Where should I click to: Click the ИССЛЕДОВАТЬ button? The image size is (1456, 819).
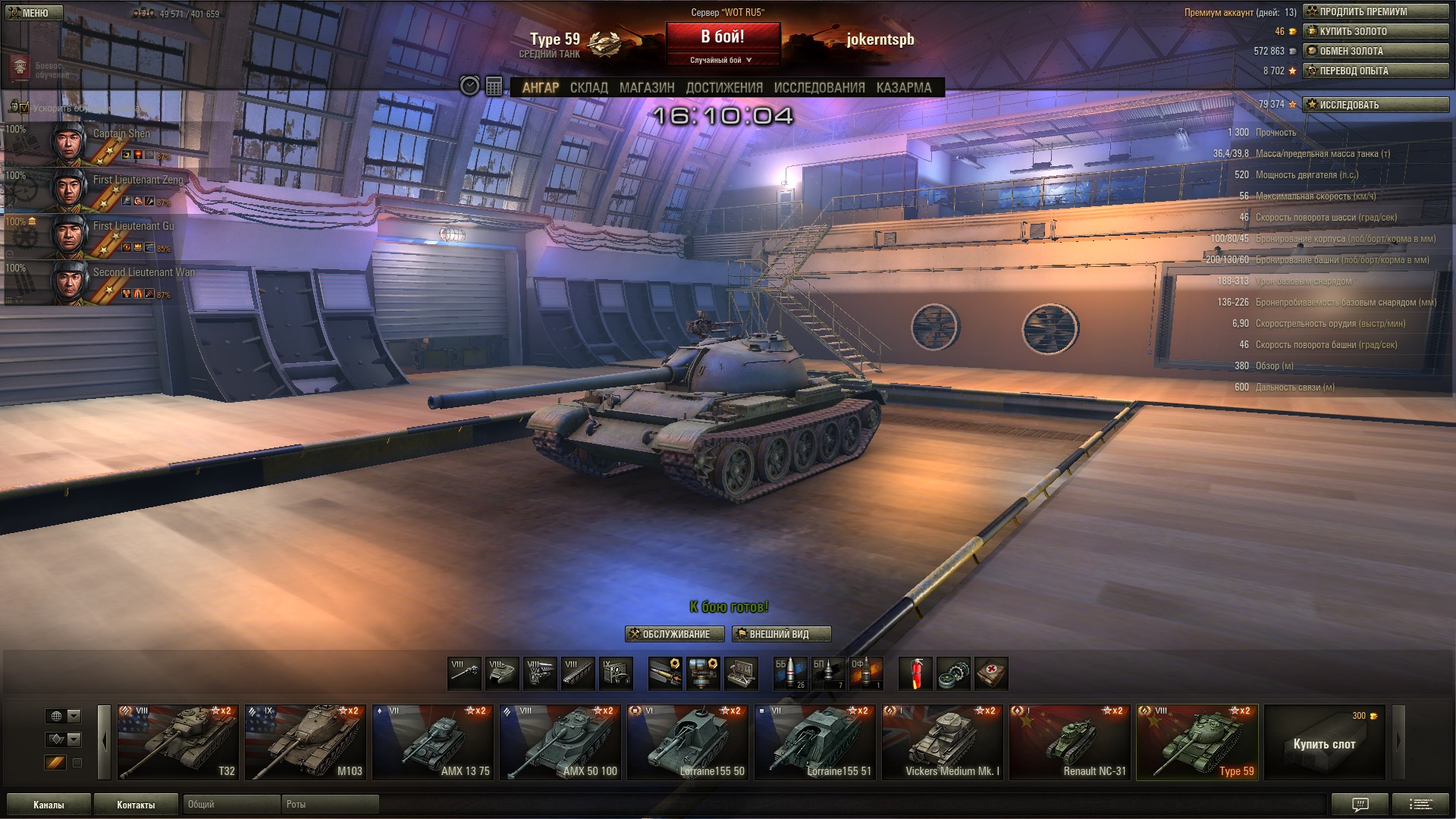[1376, 105]
